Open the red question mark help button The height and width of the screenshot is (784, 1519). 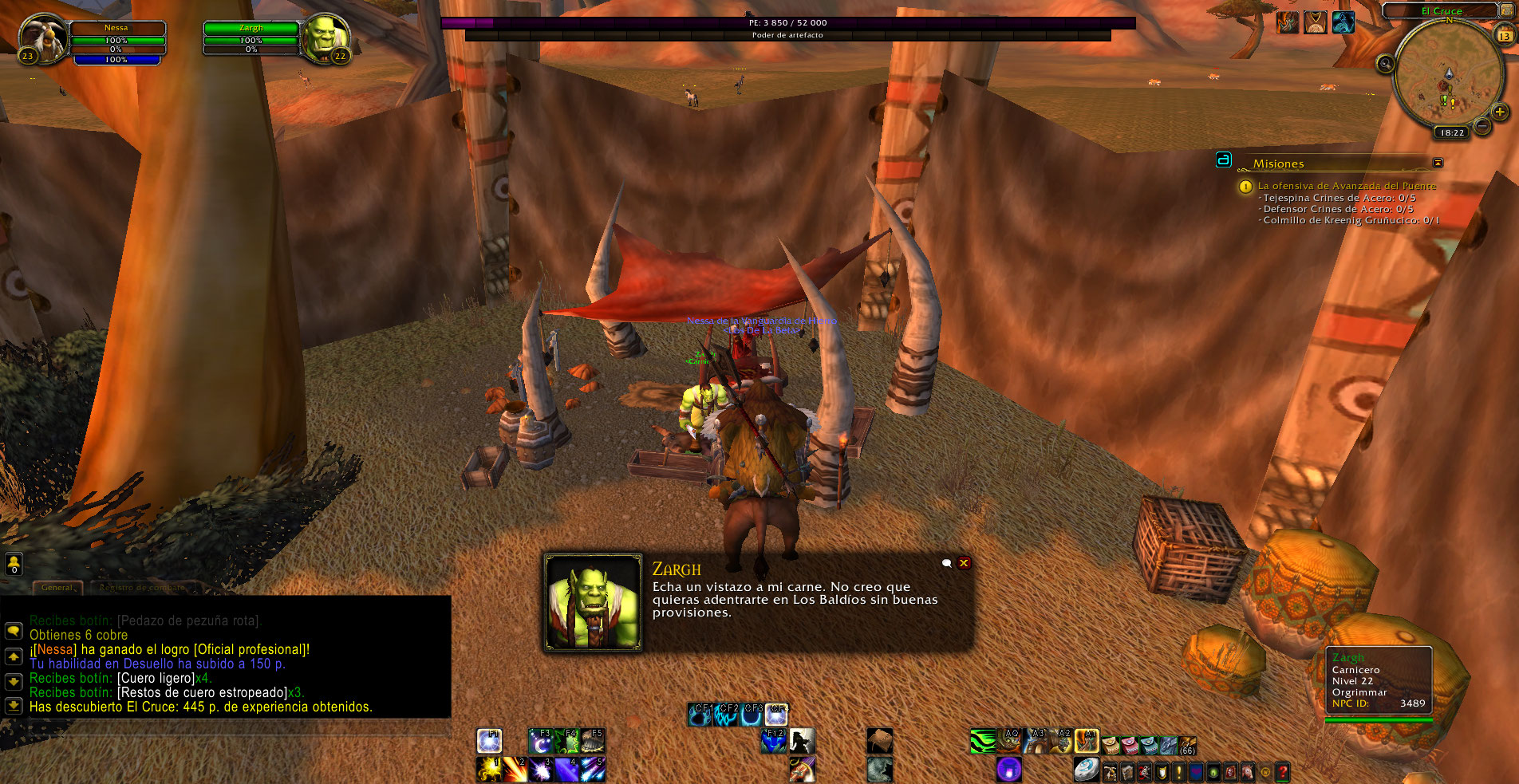coord(1282,771)
